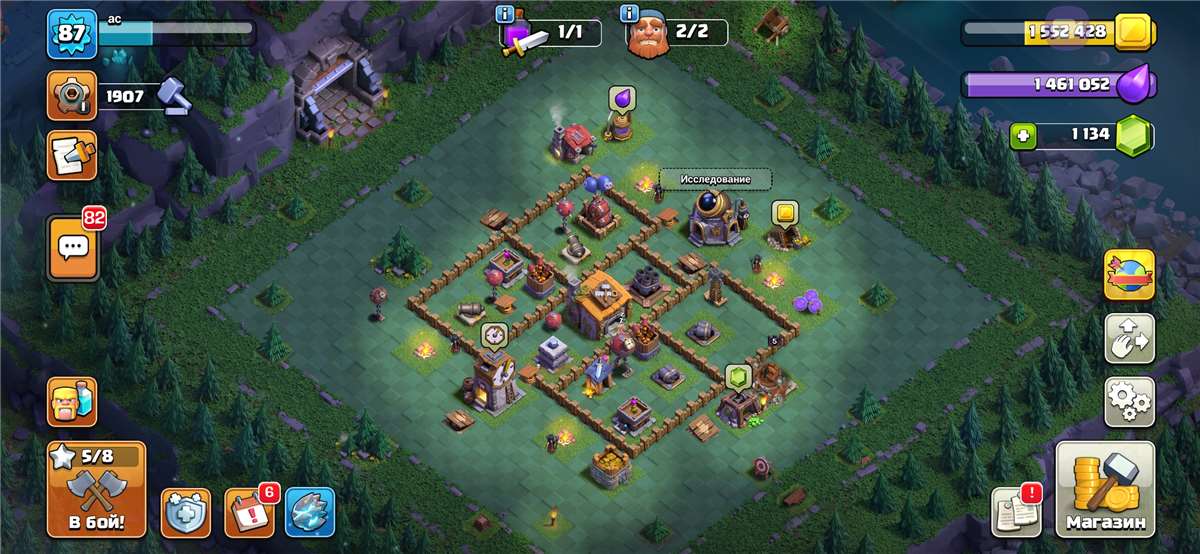The image size is (1200, 554).
Task: Open the settings gears button
Action: (x=1129, y=401)
